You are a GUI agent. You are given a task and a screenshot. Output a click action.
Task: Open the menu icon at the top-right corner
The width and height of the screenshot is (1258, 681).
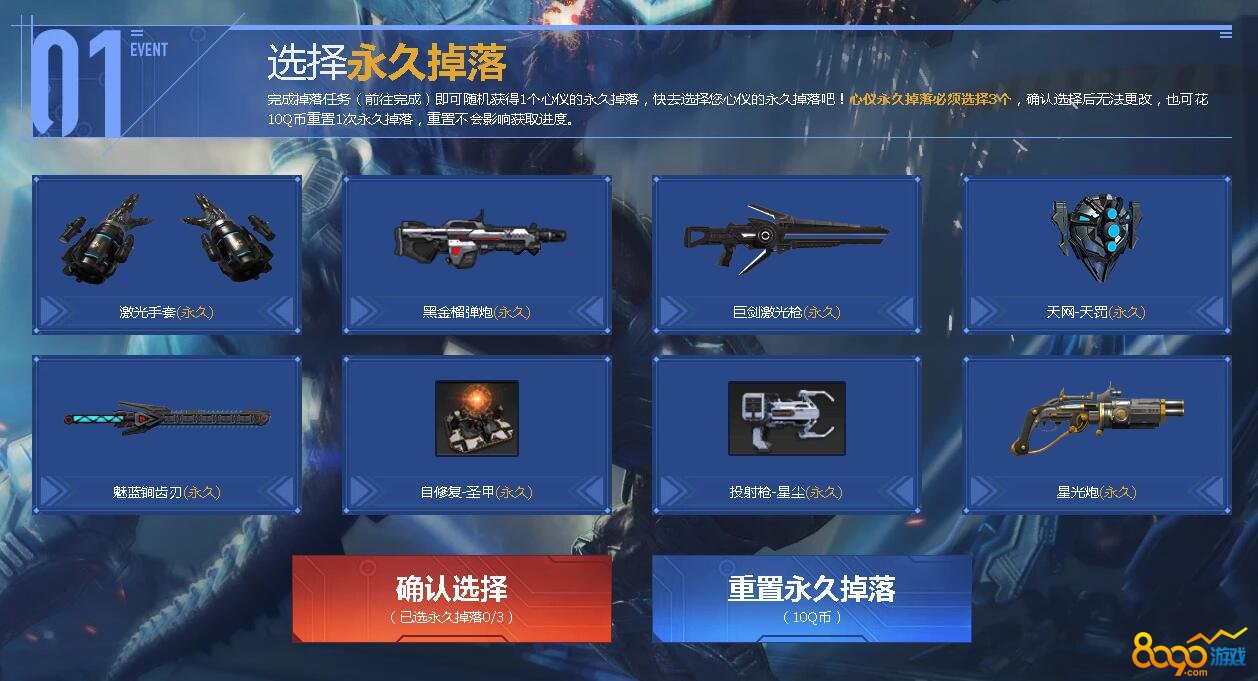click(x=1225, y=34)
